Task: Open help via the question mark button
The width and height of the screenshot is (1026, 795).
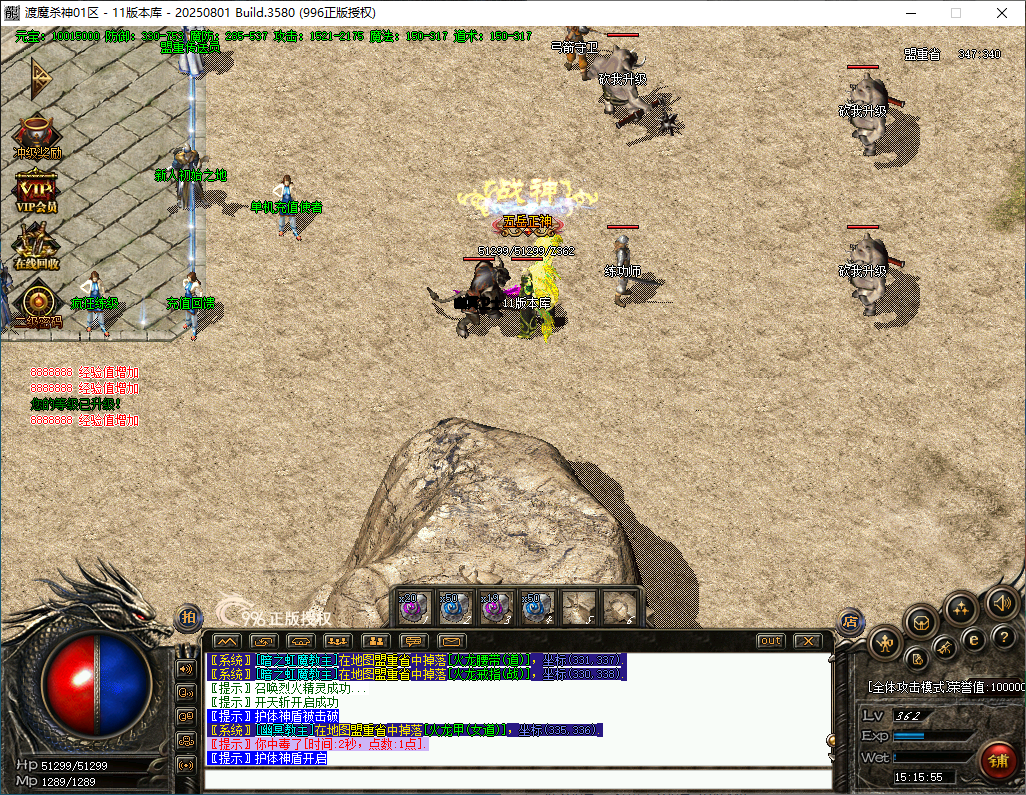Action: point(1003,637)
